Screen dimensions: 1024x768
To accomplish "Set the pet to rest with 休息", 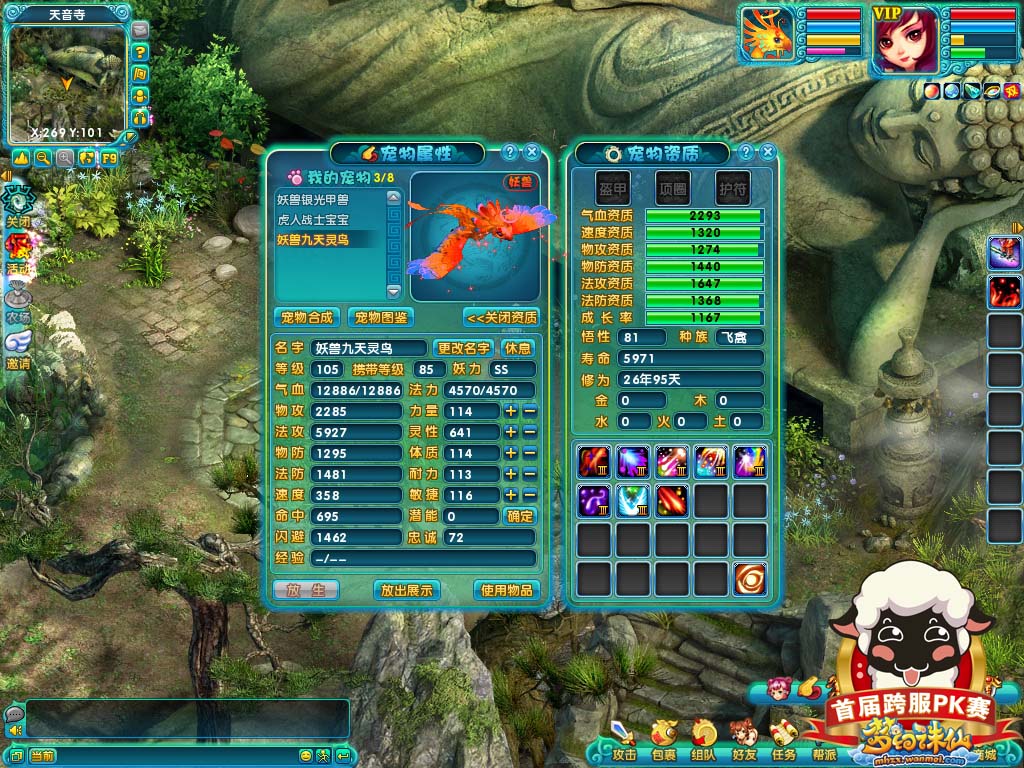I will (x=517, y=348).
